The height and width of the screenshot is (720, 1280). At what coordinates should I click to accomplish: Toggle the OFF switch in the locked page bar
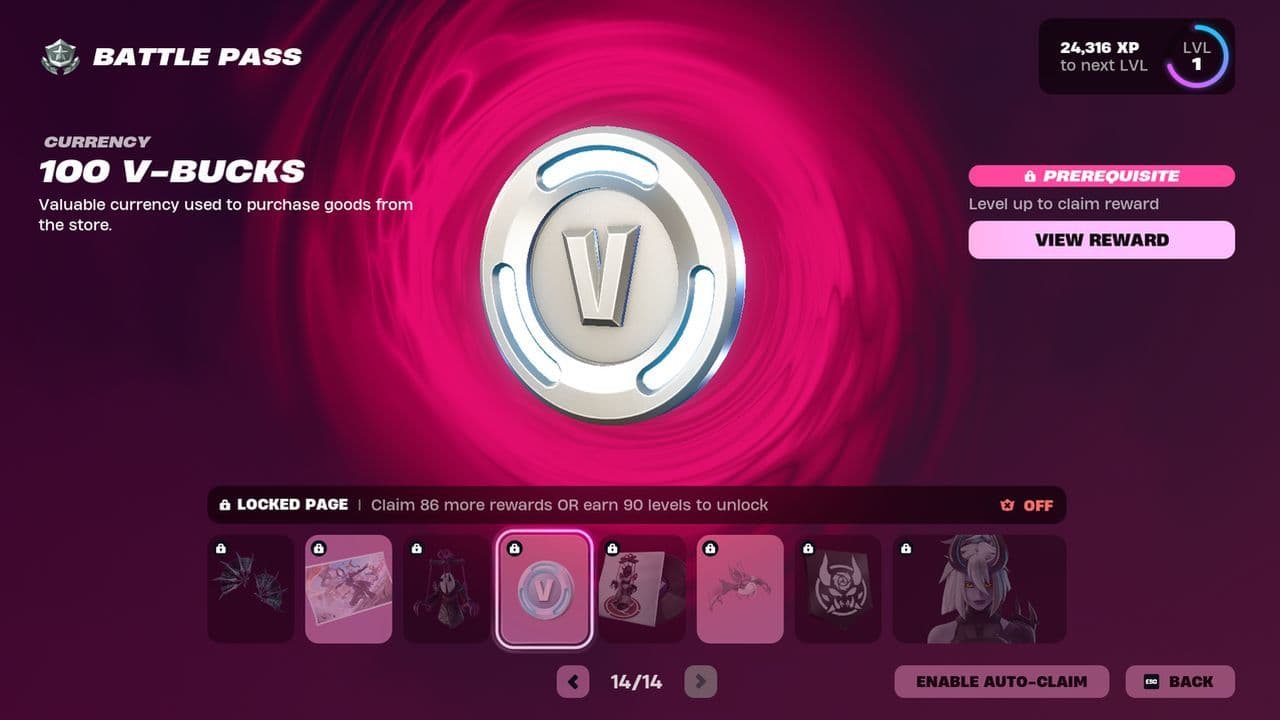[x=1037, y=505]
